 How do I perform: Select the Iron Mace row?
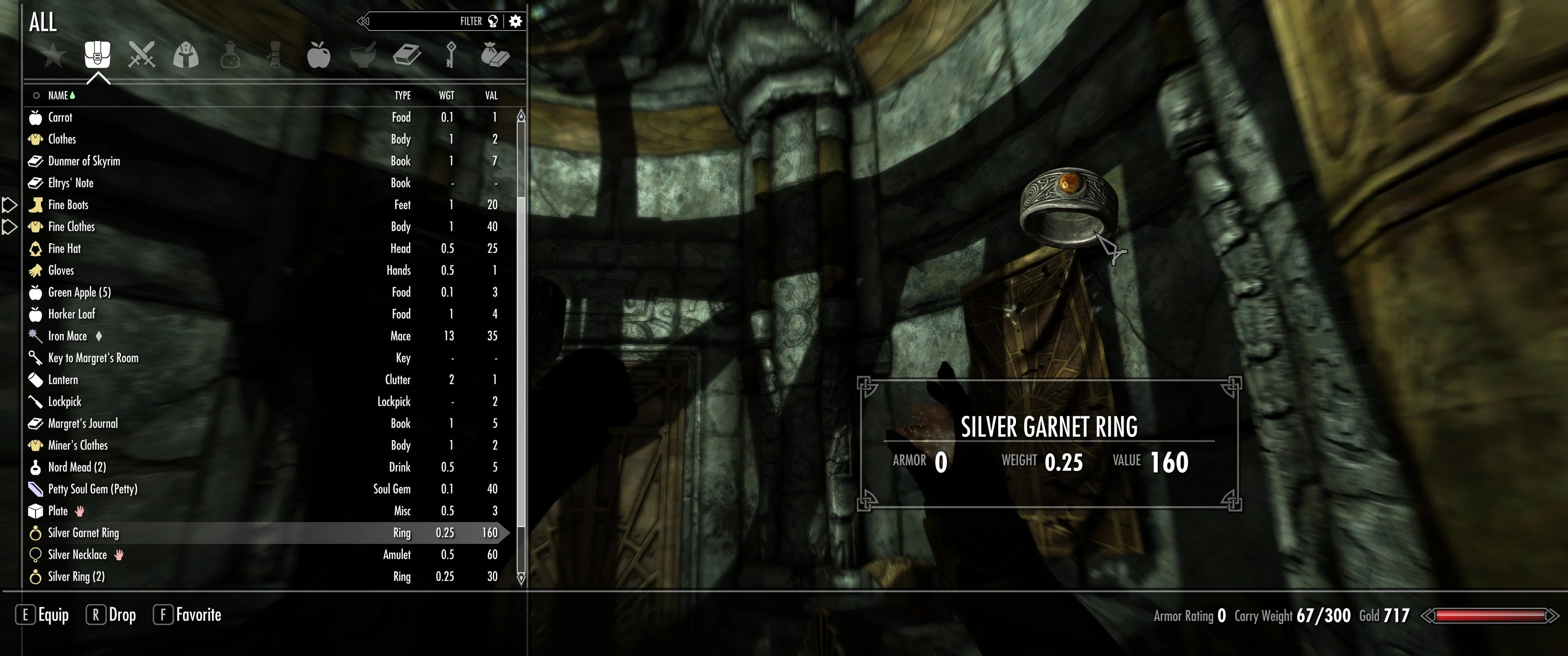pyautogui.click(x=67, y=336)
